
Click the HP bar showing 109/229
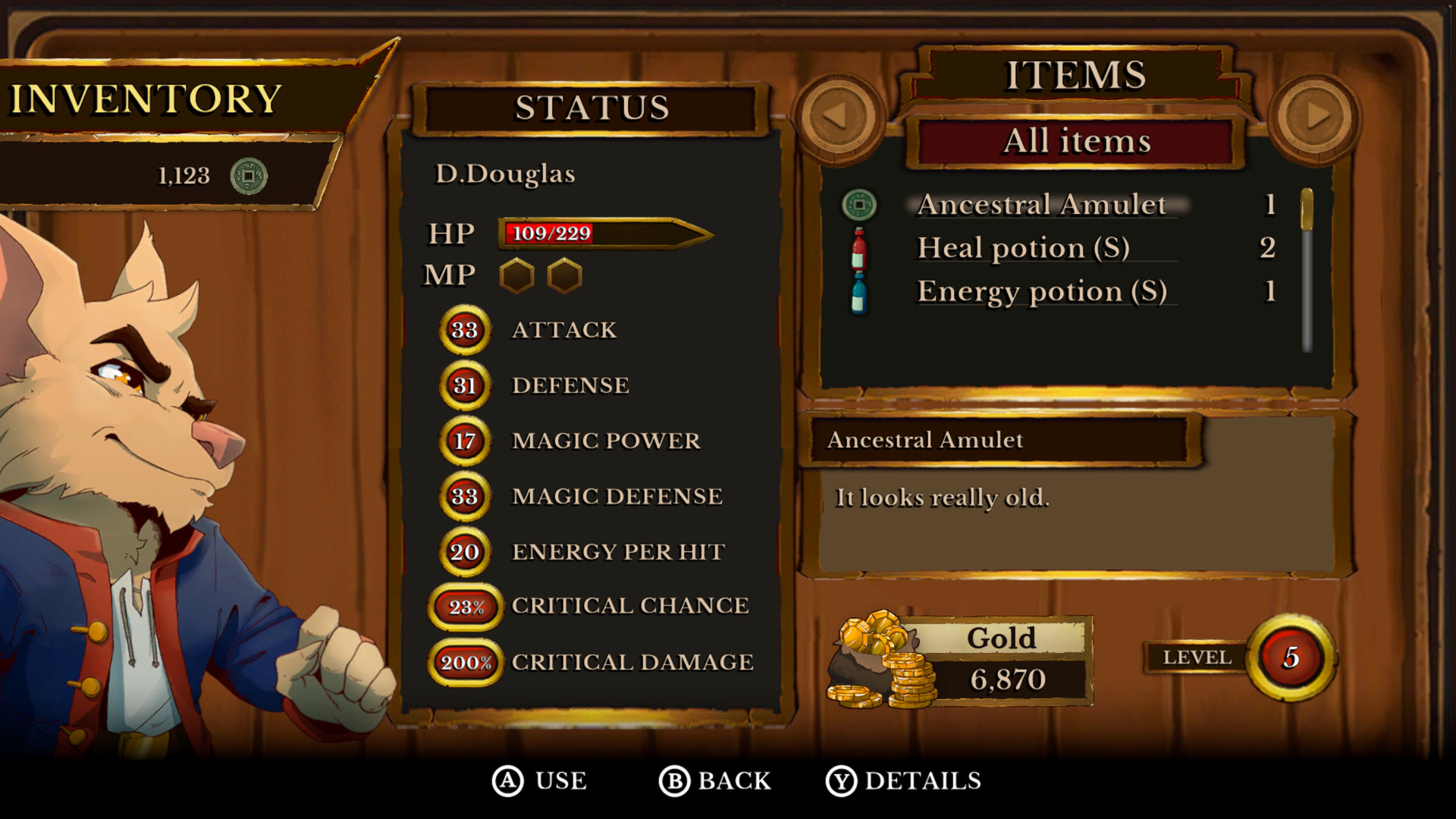coord(599,234)
